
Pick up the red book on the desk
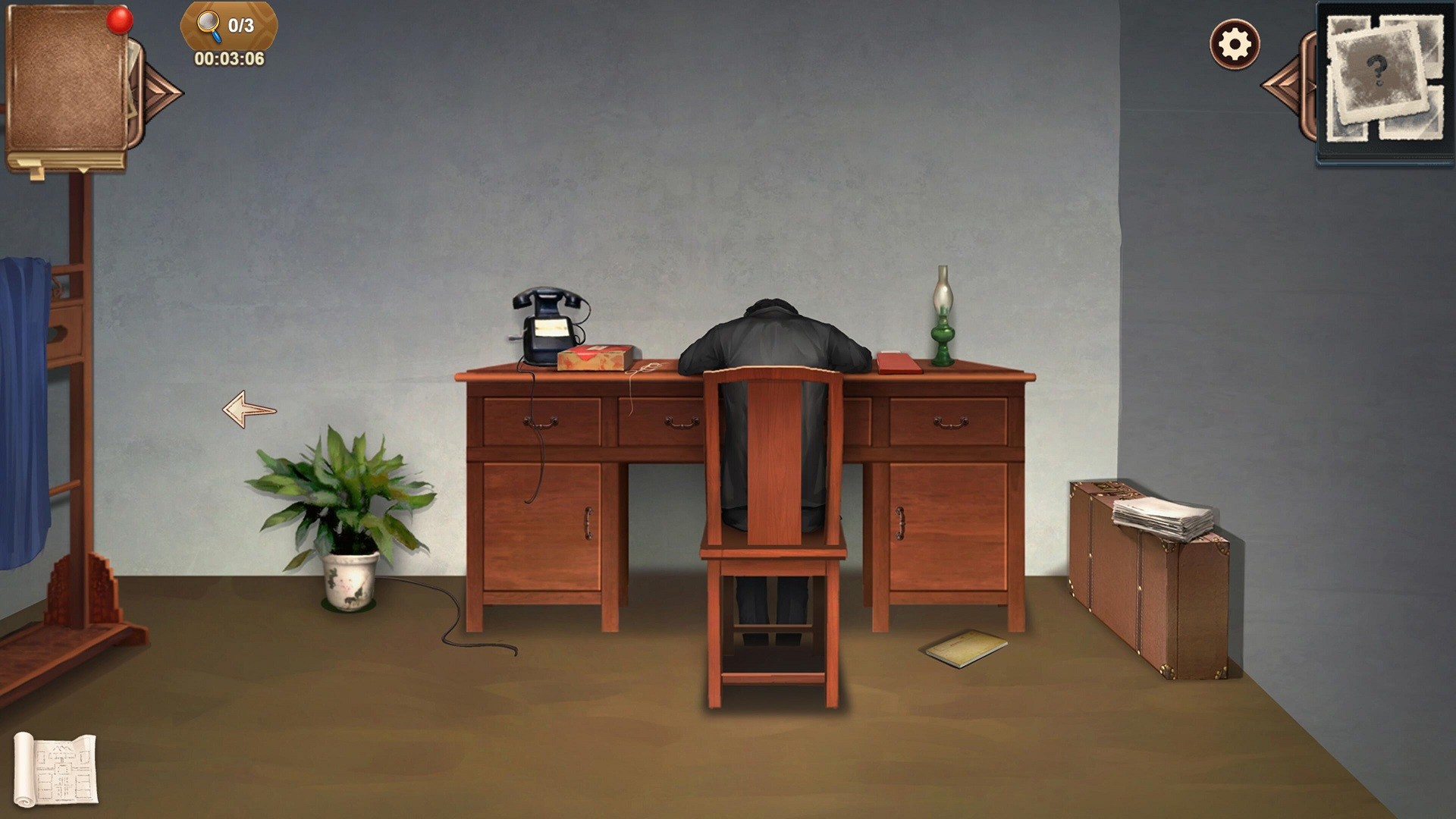tap(899, 362)
